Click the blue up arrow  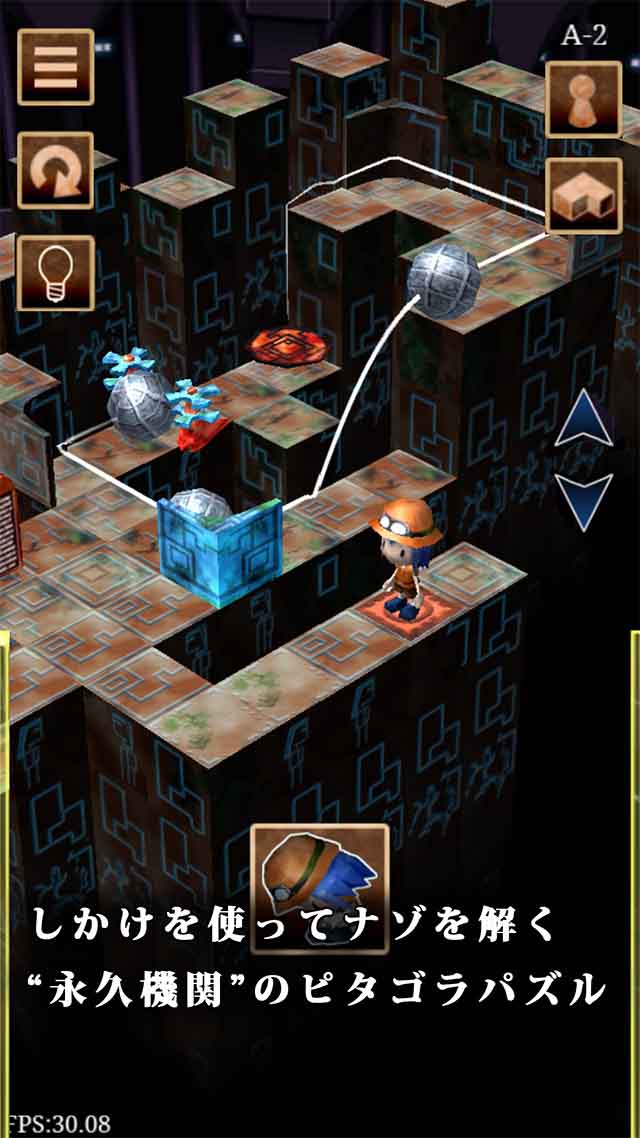pyautogui.click(x=583, y=421)
